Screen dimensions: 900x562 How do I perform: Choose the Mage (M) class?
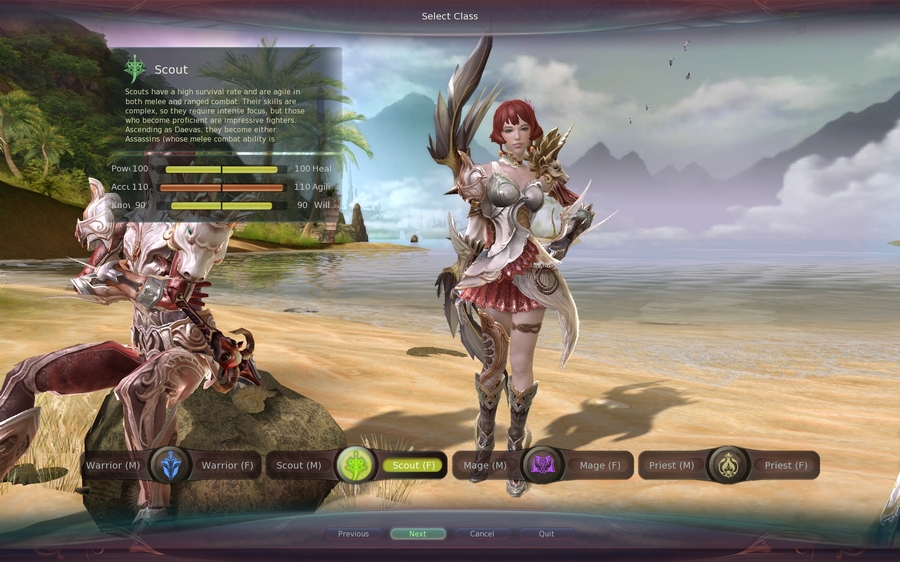pos(484,465)
